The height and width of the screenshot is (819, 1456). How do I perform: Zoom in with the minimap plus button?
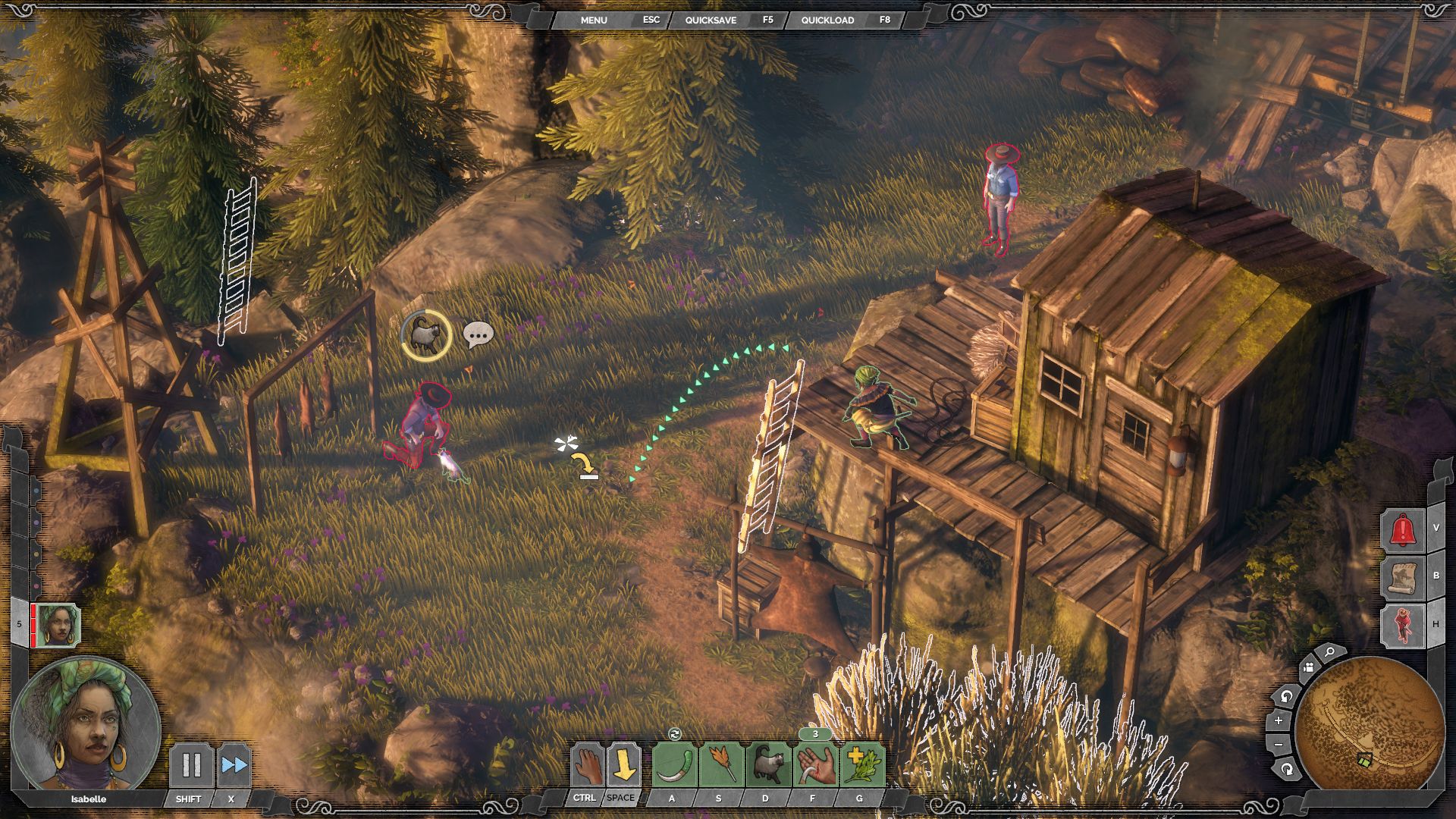1279,720
